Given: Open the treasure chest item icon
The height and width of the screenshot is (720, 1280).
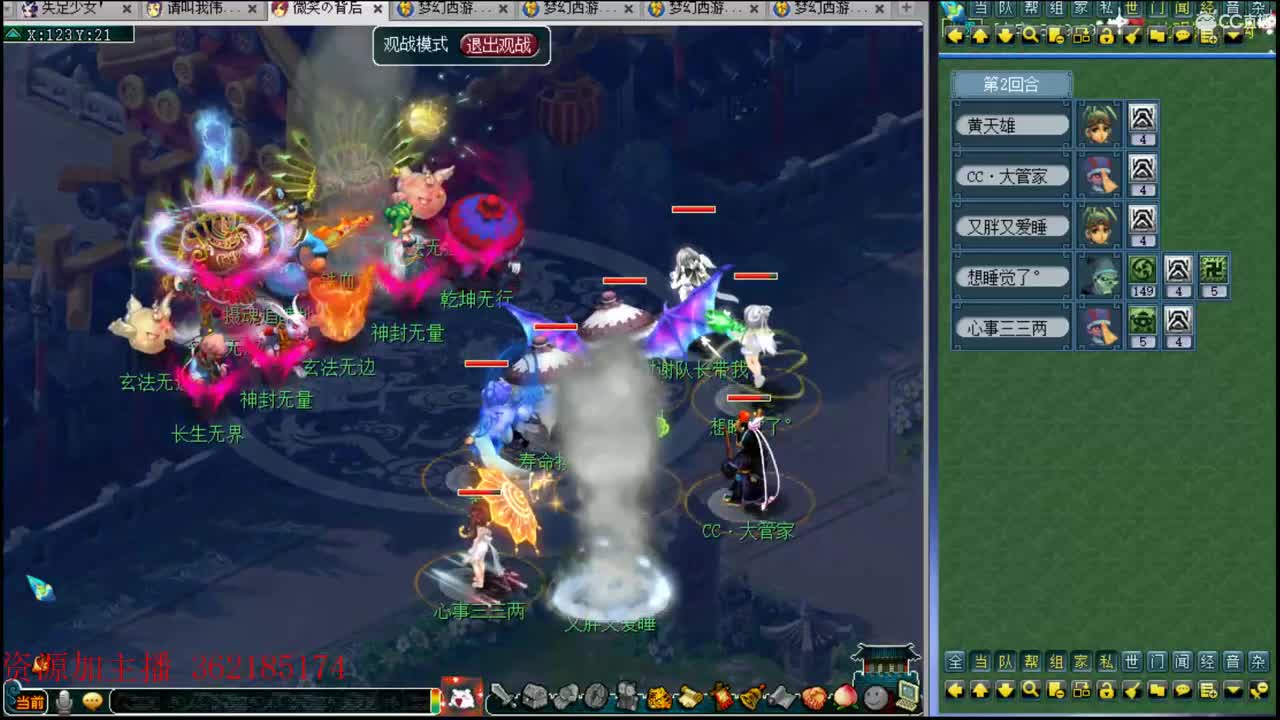Looking at the screenshot, I should pos(533,695).
